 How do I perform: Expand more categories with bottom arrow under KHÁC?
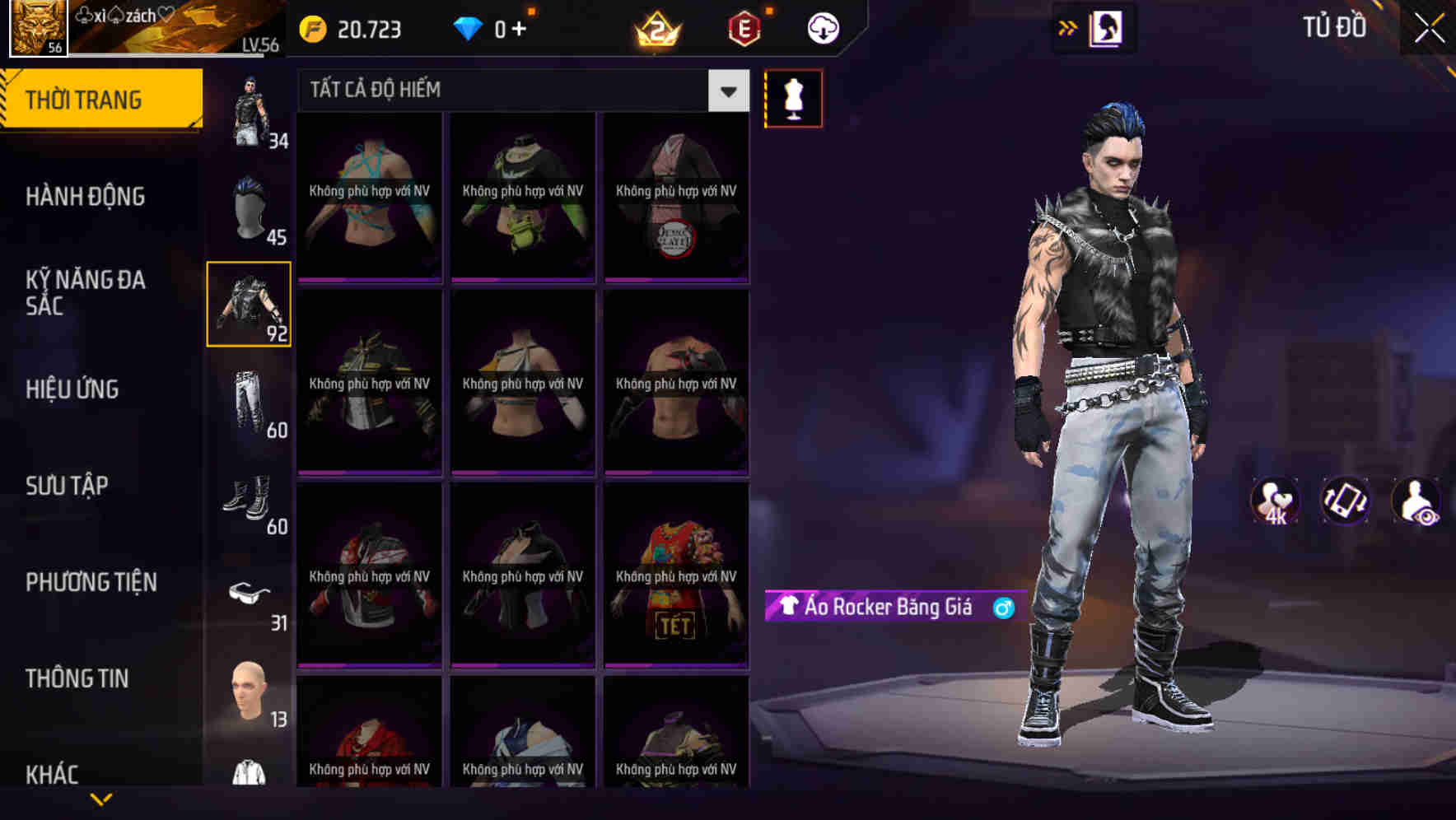pos(99,797)
